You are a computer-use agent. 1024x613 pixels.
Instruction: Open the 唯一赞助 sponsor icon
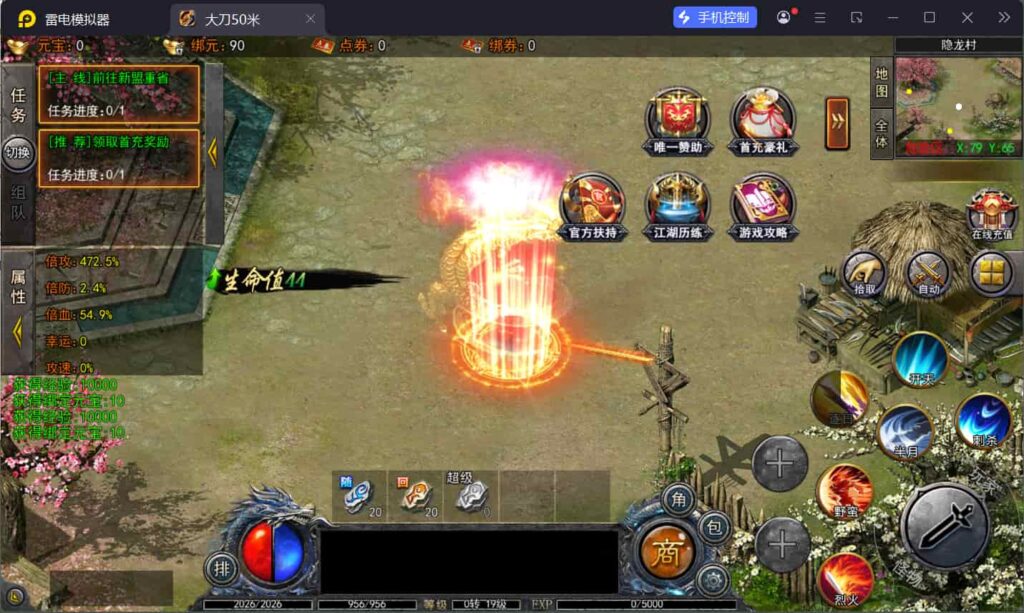coord(677,118)
